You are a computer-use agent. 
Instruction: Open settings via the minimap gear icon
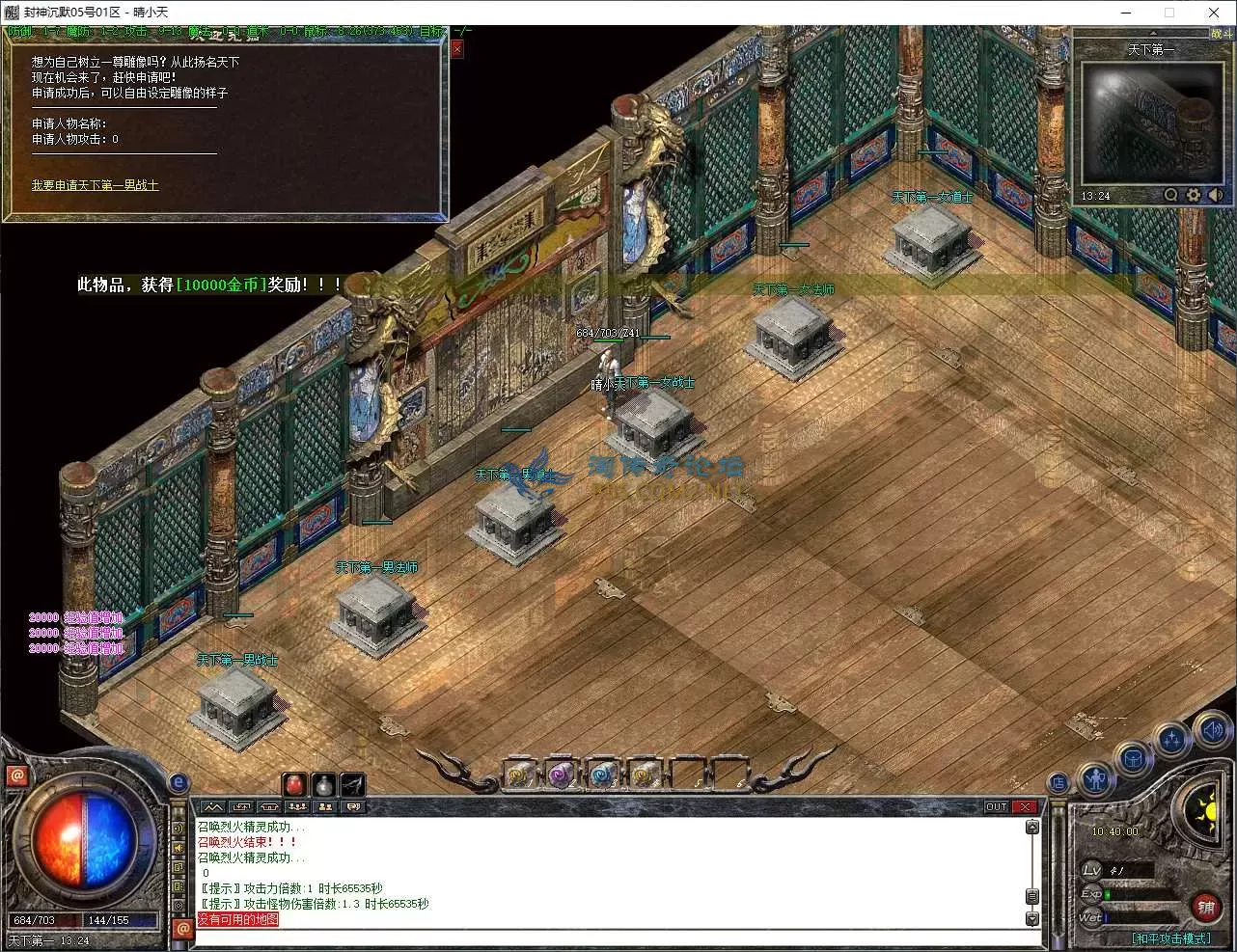(x=1194, y=195)
